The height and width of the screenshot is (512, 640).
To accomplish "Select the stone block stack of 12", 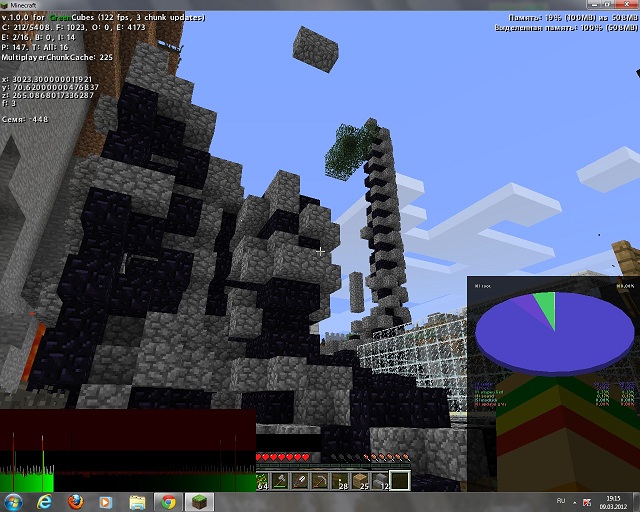I will click(381, 481).
